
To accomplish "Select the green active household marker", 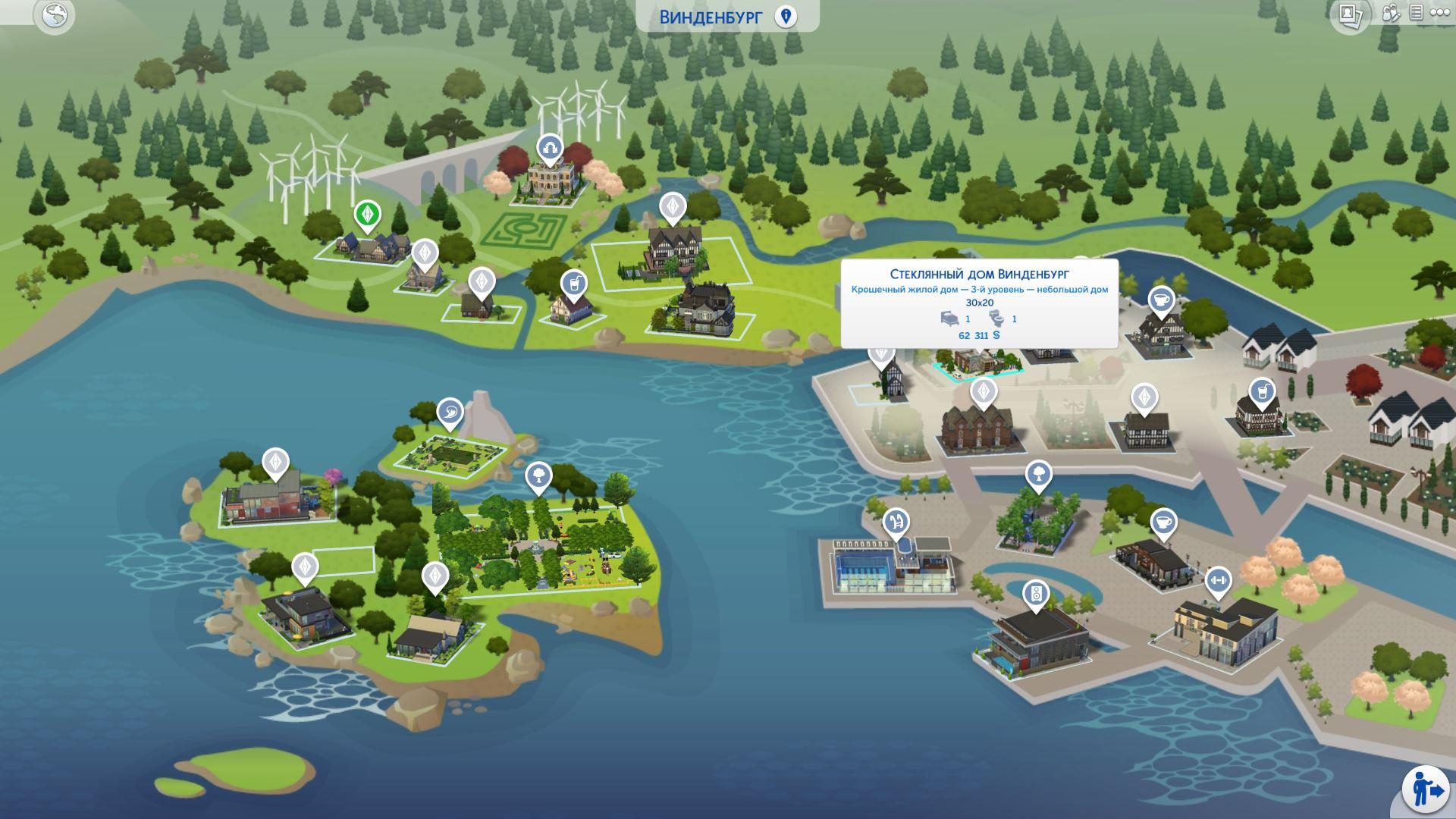I will pyautogui.click(x=368, y=215).
